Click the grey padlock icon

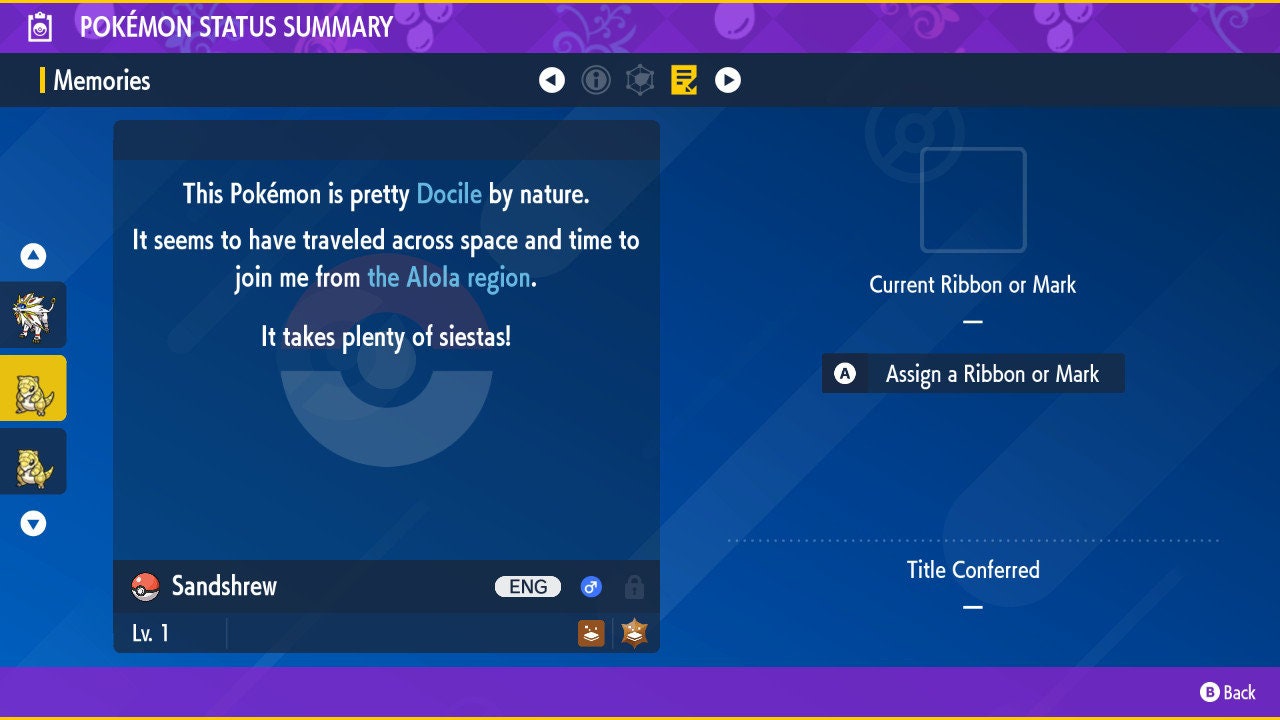click(x=634, y=587)
